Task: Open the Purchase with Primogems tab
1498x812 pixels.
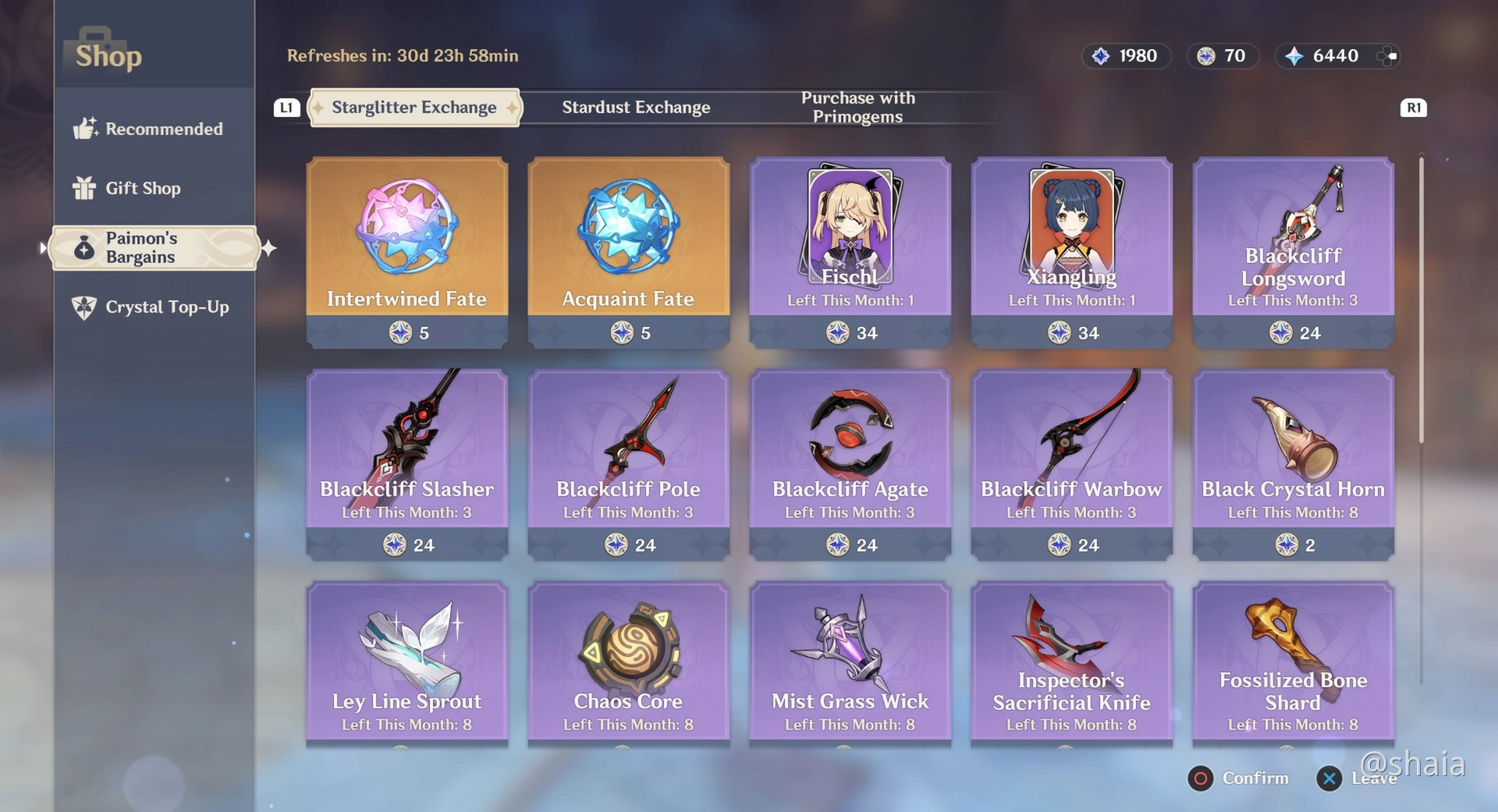Action: (x=858, y=107)
